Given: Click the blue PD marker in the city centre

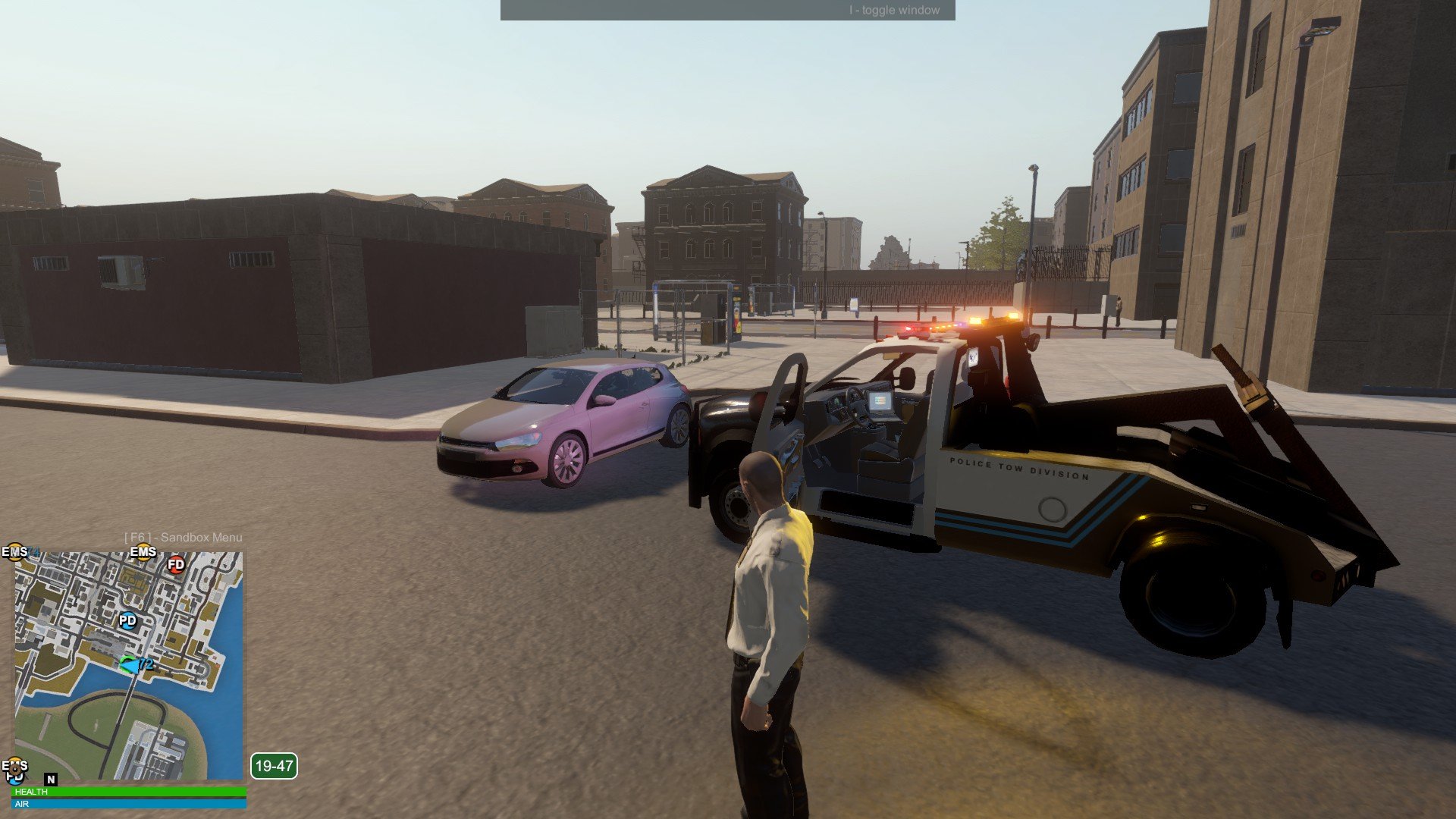Looking at the screenshot, I should tap(127, 620).
